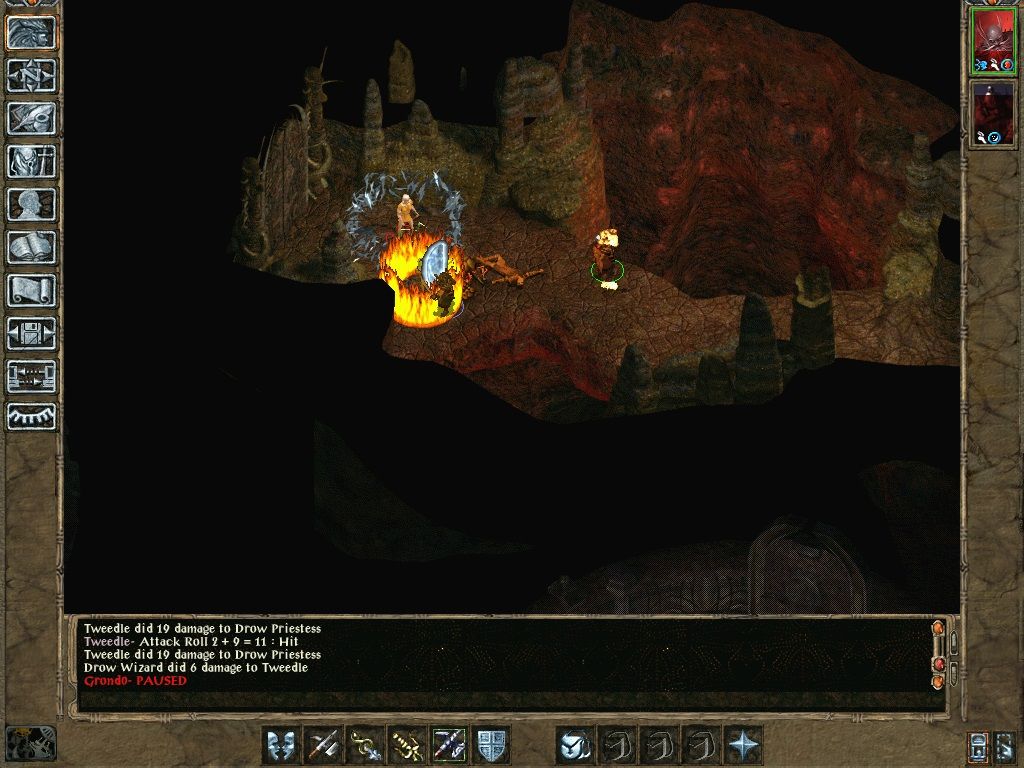Open the area map with compass icon
This screenshot has height=768, width=1024.
[31, 75]
